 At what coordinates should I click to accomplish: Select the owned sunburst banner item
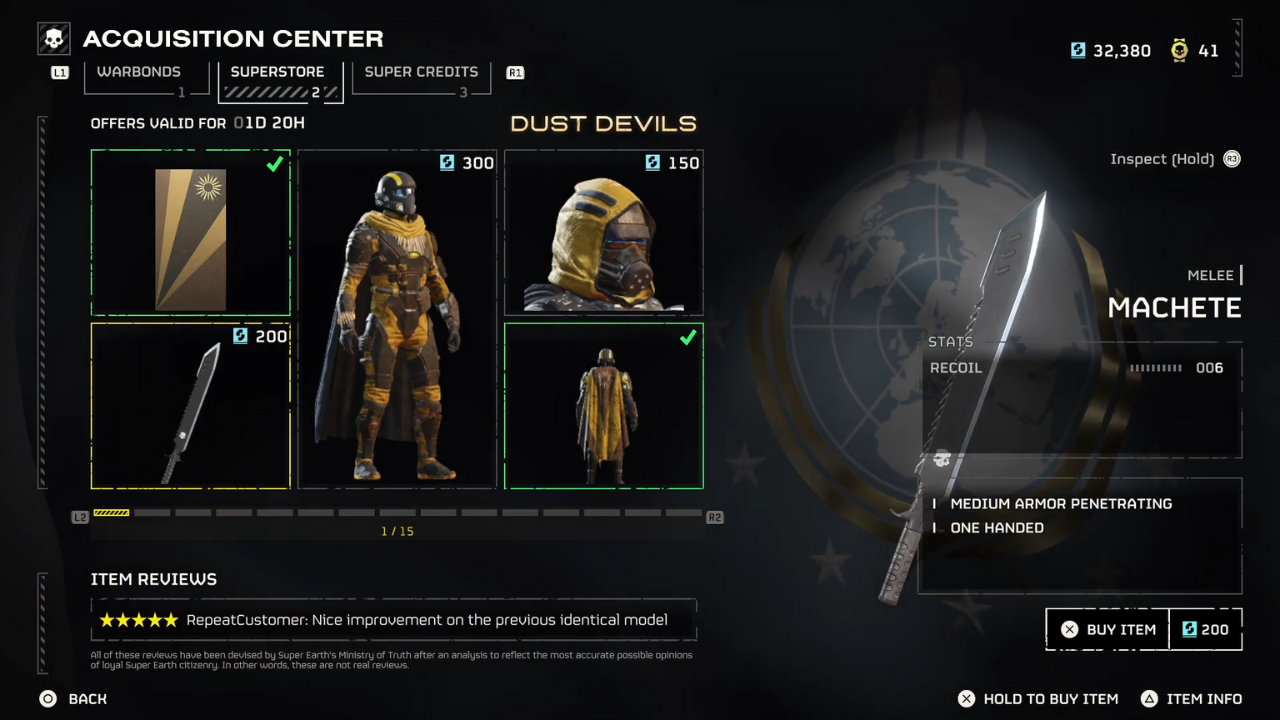coord(190,233)
